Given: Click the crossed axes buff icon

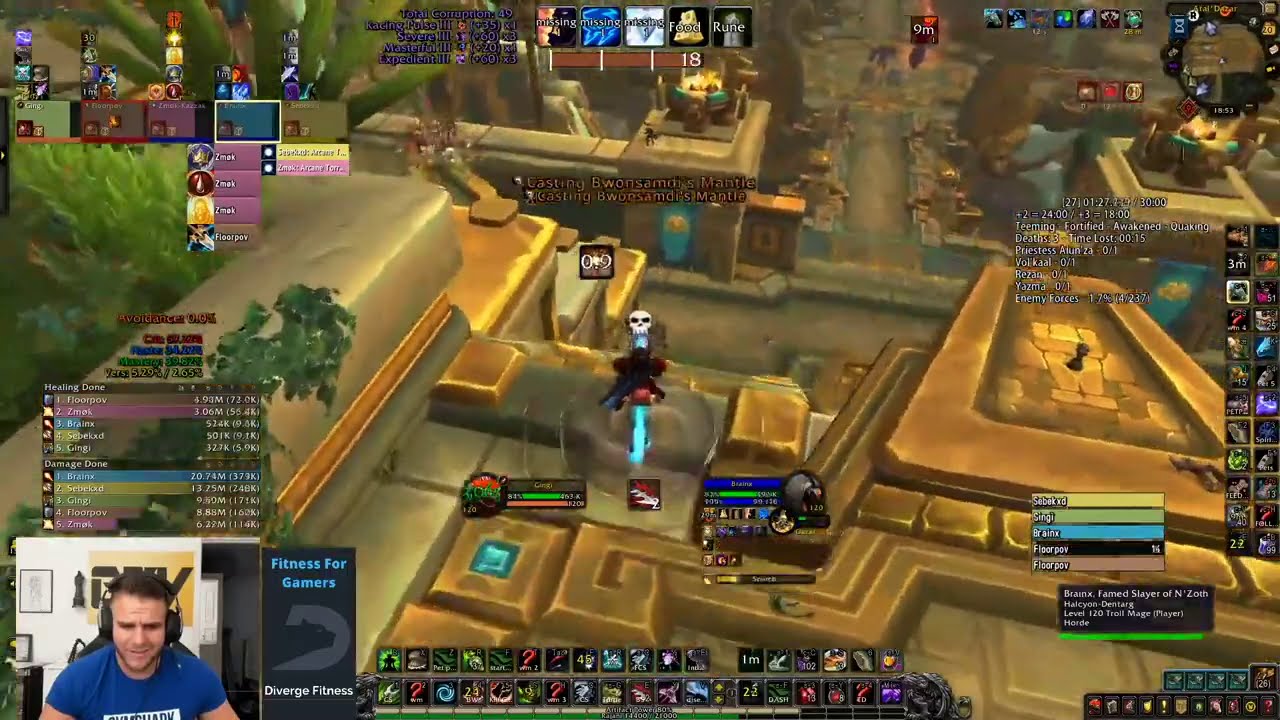Looking at the screenshot, I should coord(1109,18).
